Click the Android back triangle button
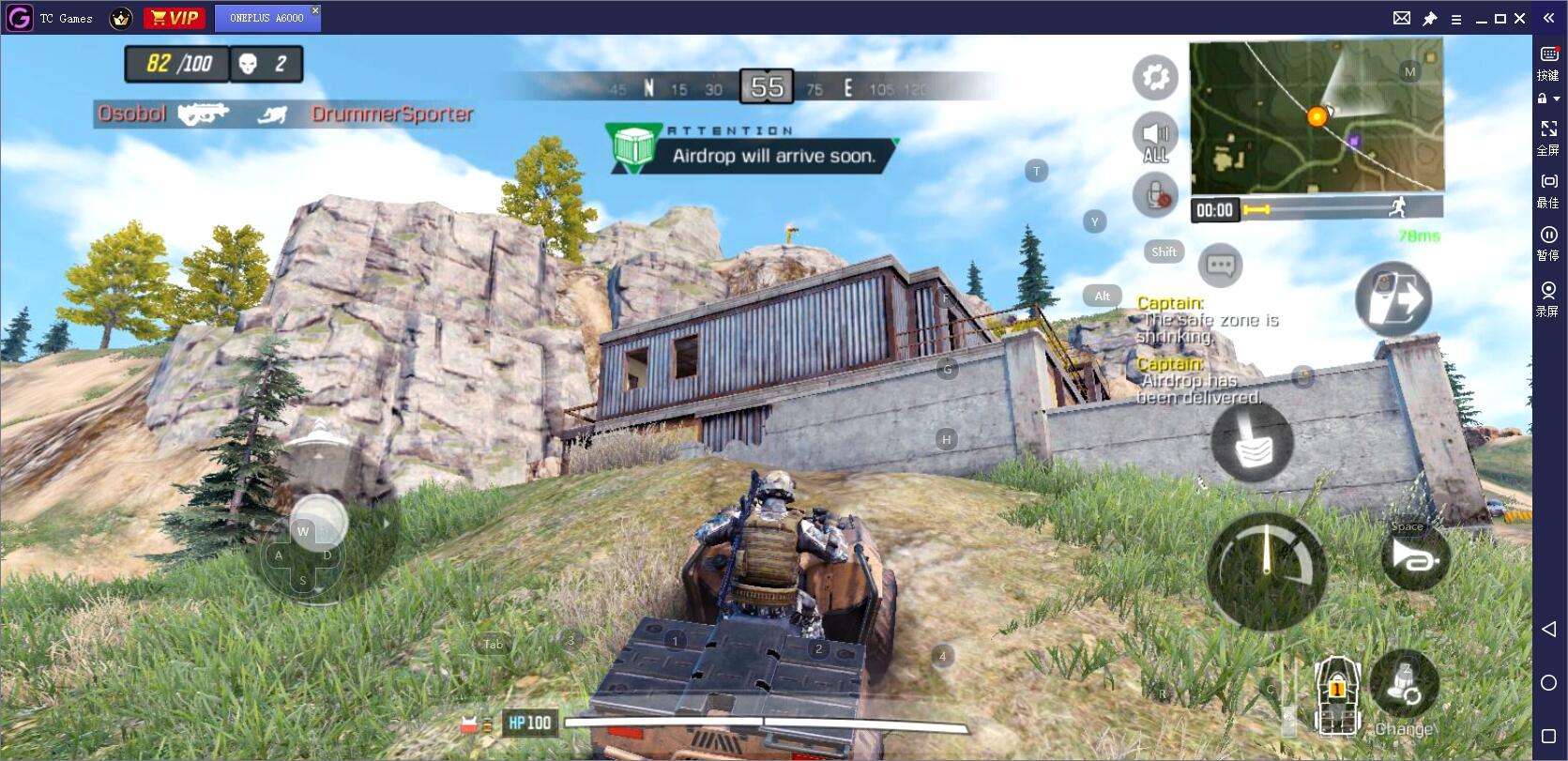 [x=1548, y=629]
